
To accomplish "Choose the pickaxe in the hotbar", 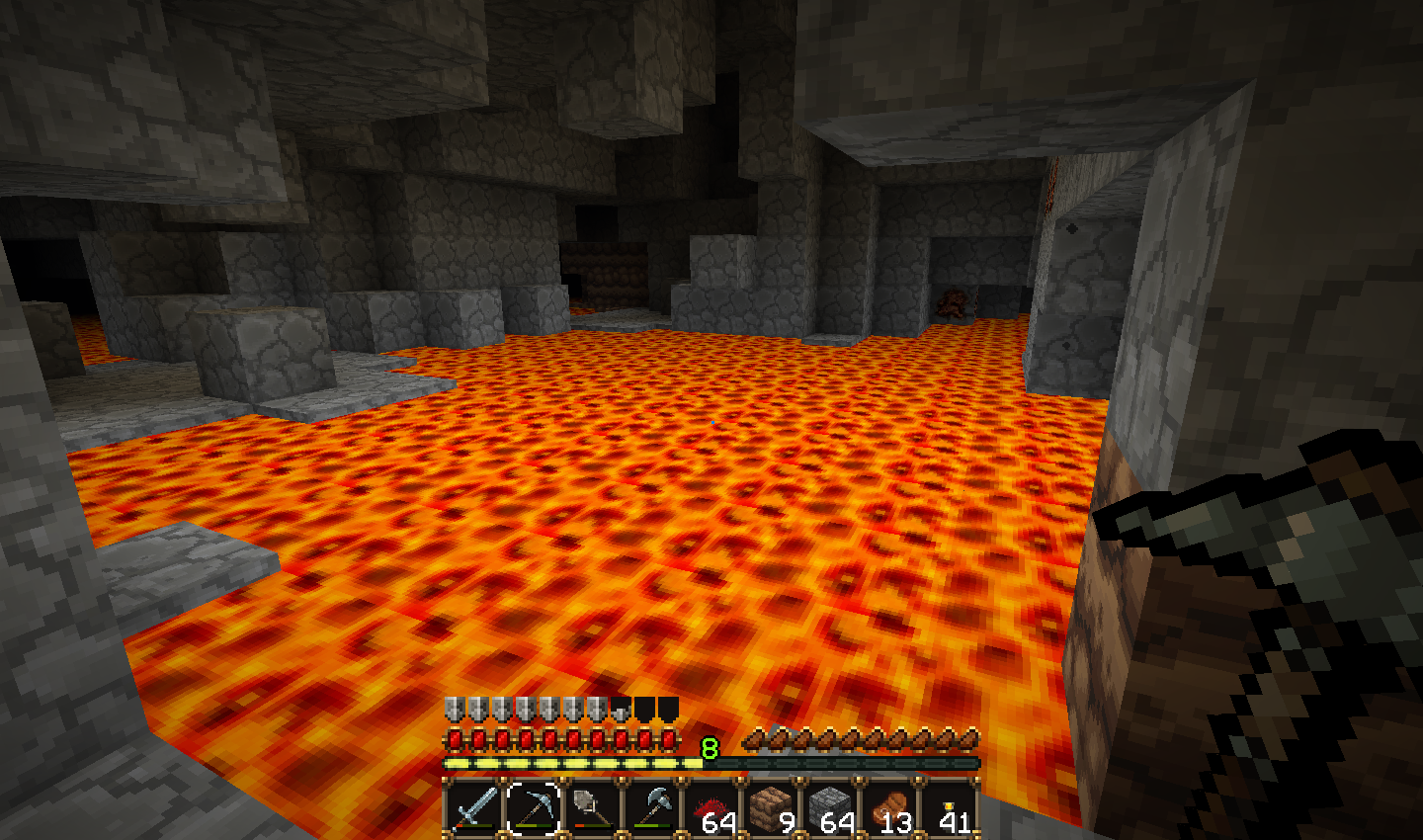I will click(x=534, y=807).
